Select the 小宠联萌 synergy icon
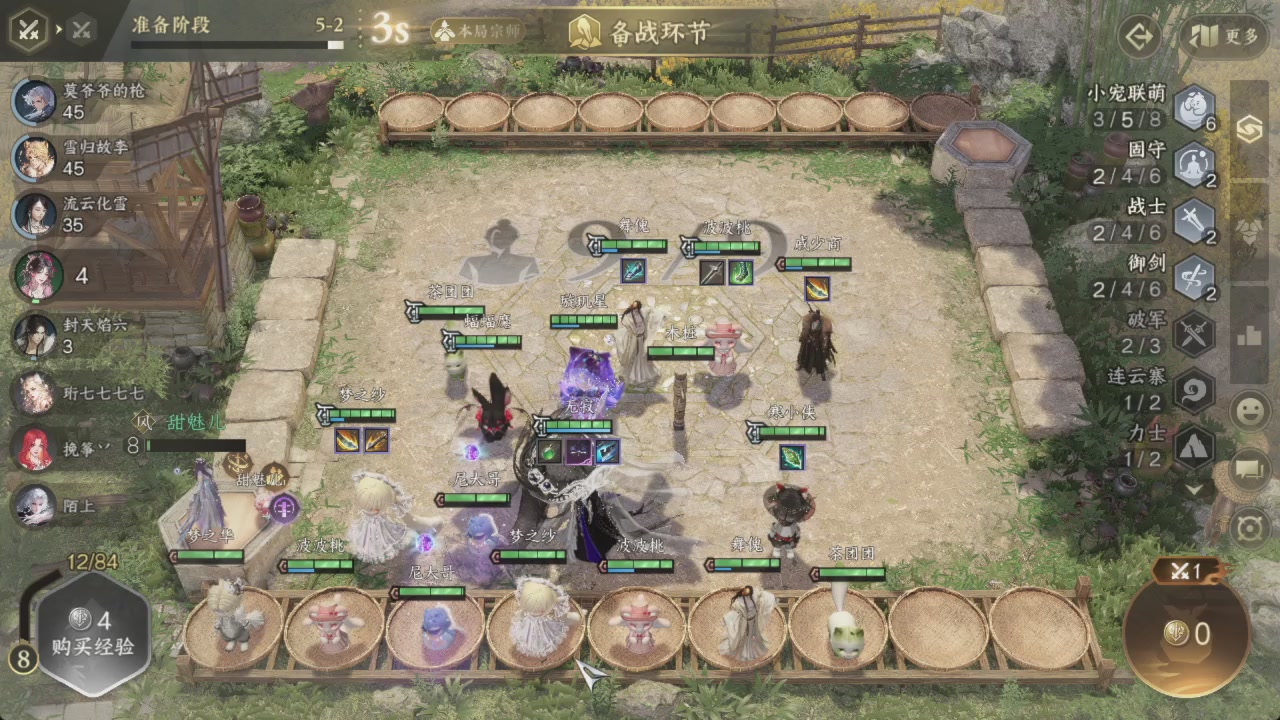 tap(1193, 108)
